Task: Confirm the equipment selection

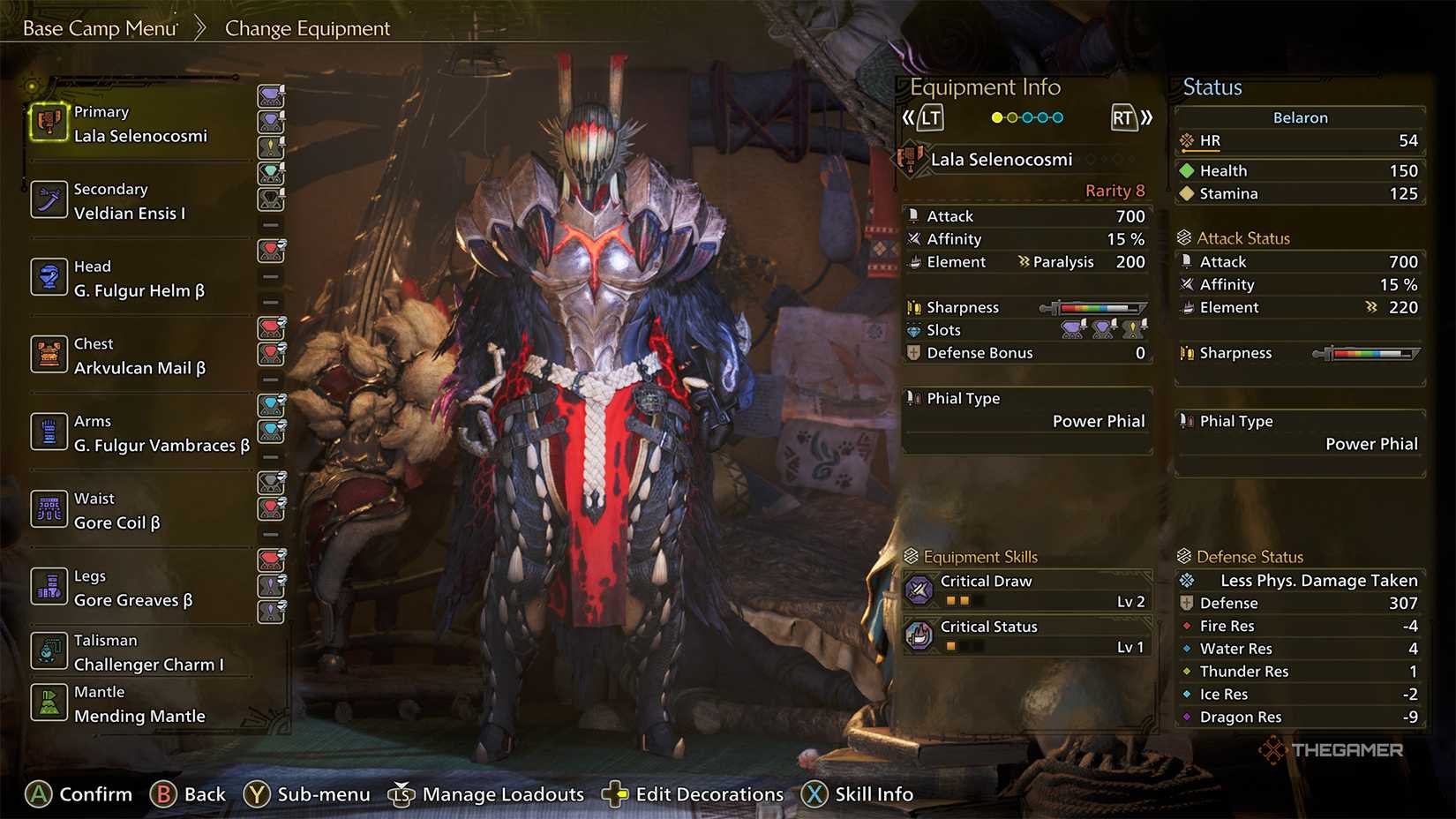Action: [x=79, y=794]
